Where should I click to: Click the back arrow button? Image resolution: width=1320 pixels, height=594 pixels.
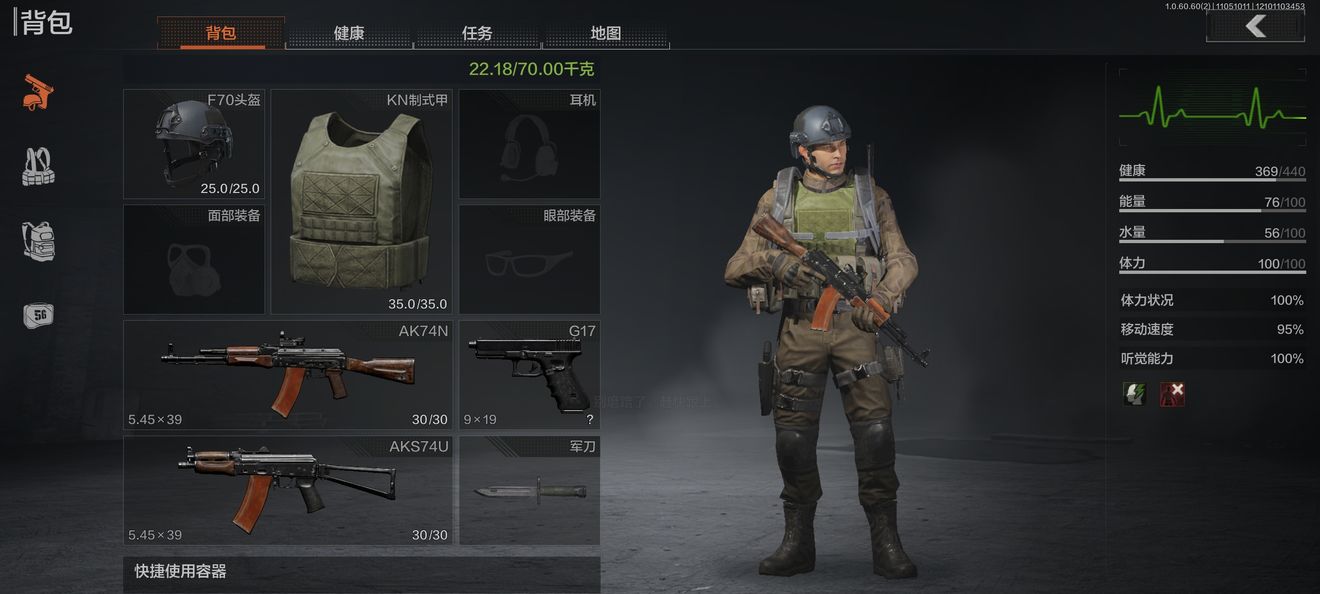[x=1255, y=27]
